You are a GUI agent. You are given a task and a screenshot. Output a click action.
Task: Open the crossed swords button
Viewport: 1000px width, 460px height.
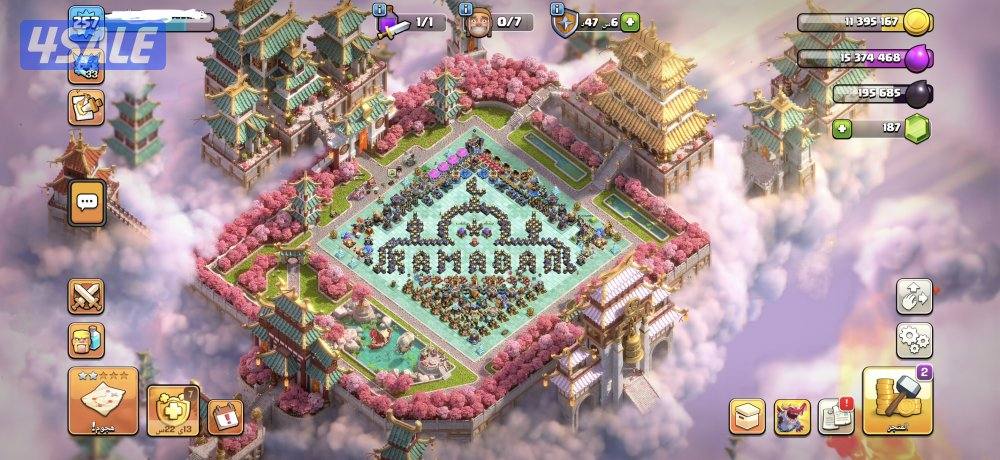coord(86,296)
